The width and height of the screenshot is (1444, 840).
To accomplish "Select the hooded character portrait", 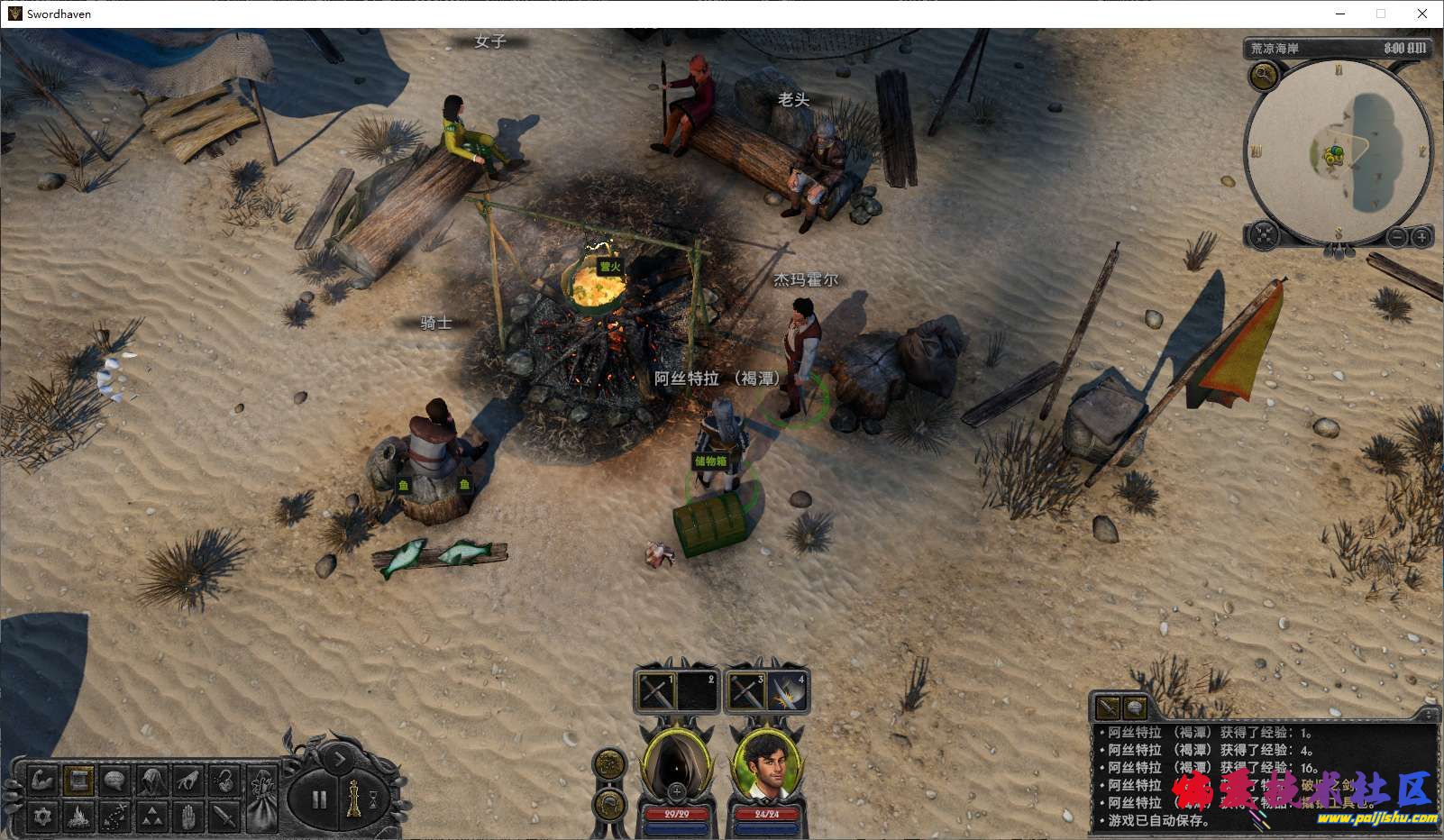I will 676,762.
